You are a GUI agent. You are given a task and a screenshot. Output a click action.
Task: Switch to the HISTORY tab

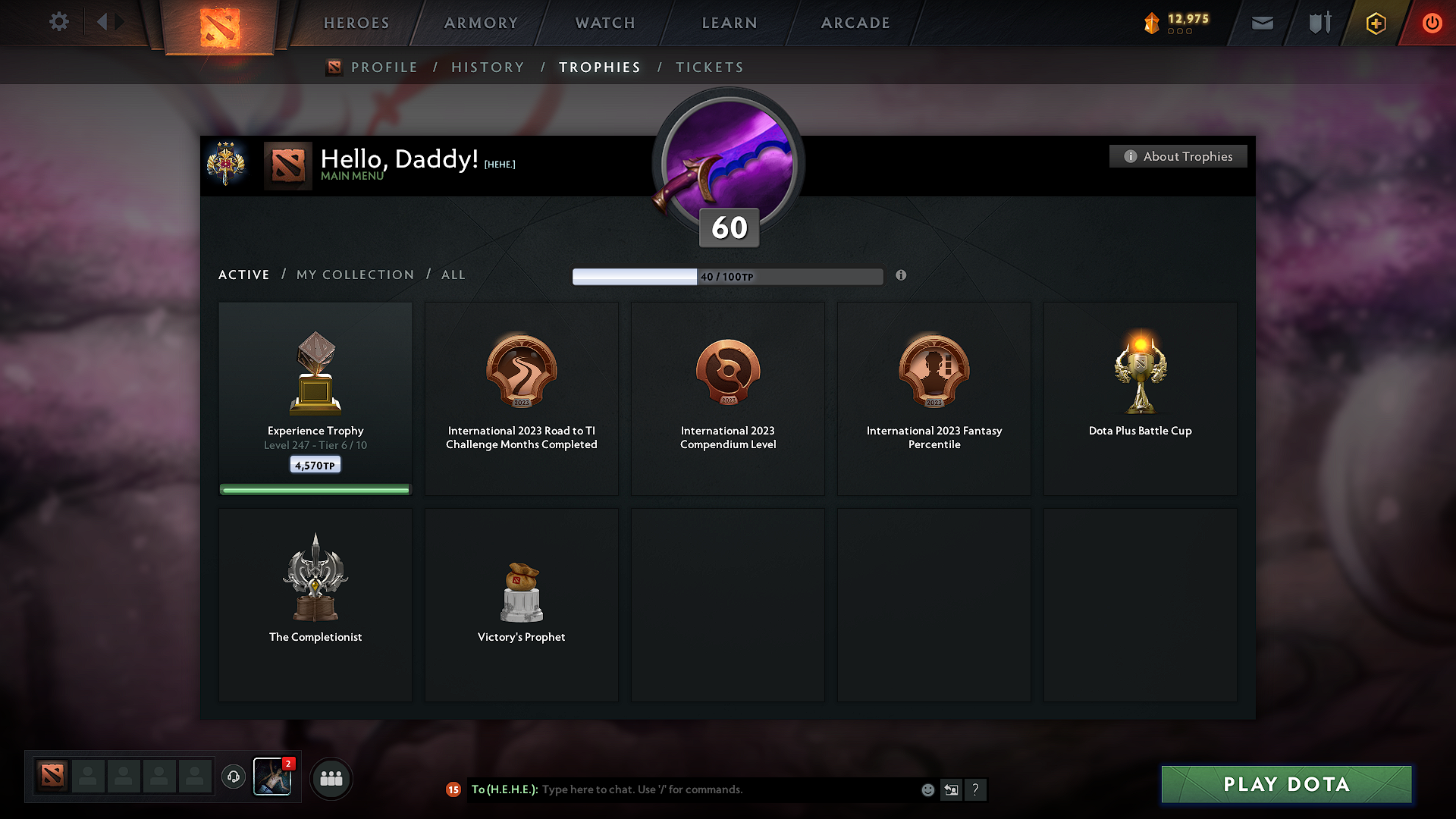[x=488, y=67]
